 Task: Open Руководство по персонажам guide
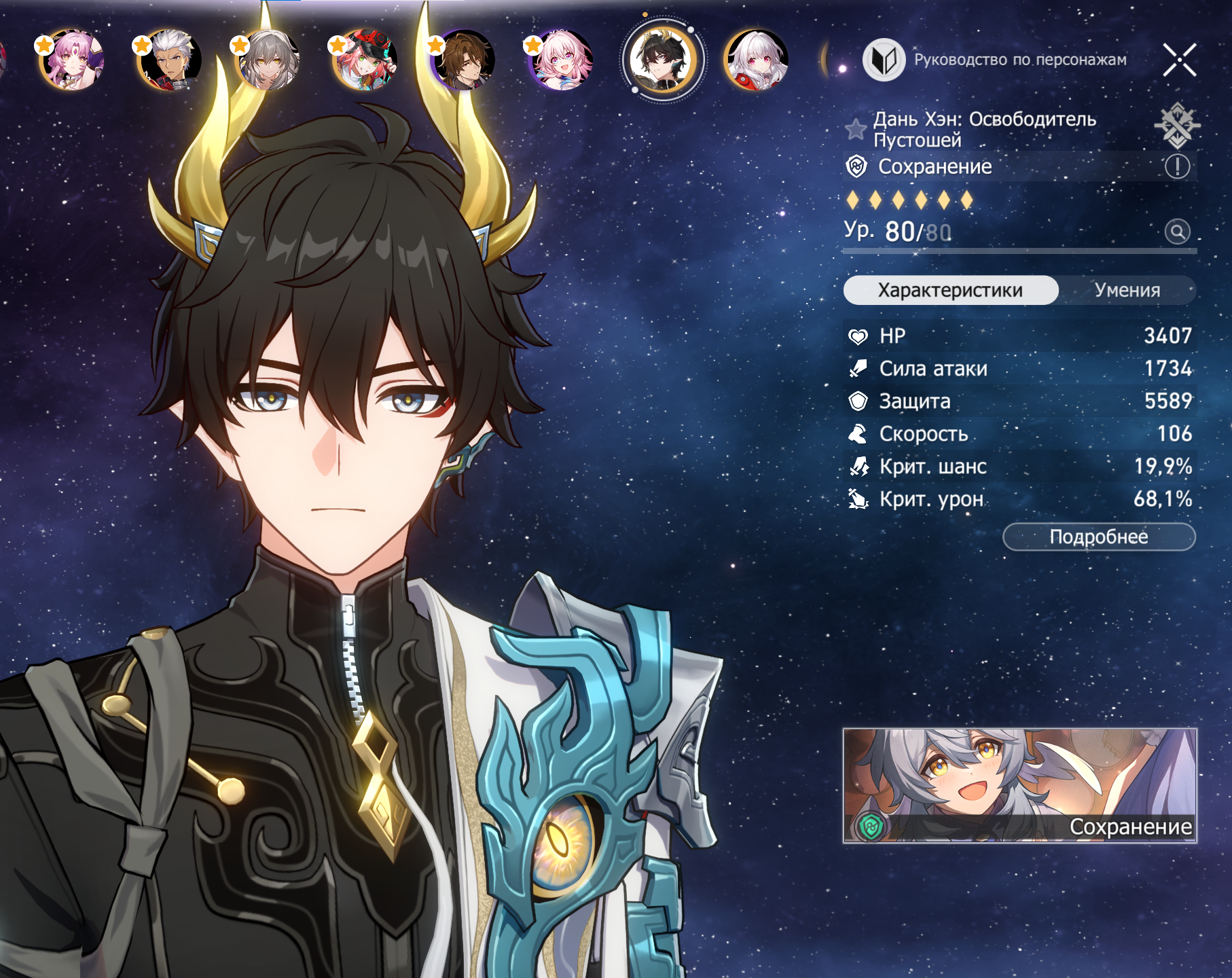[996, 60]
